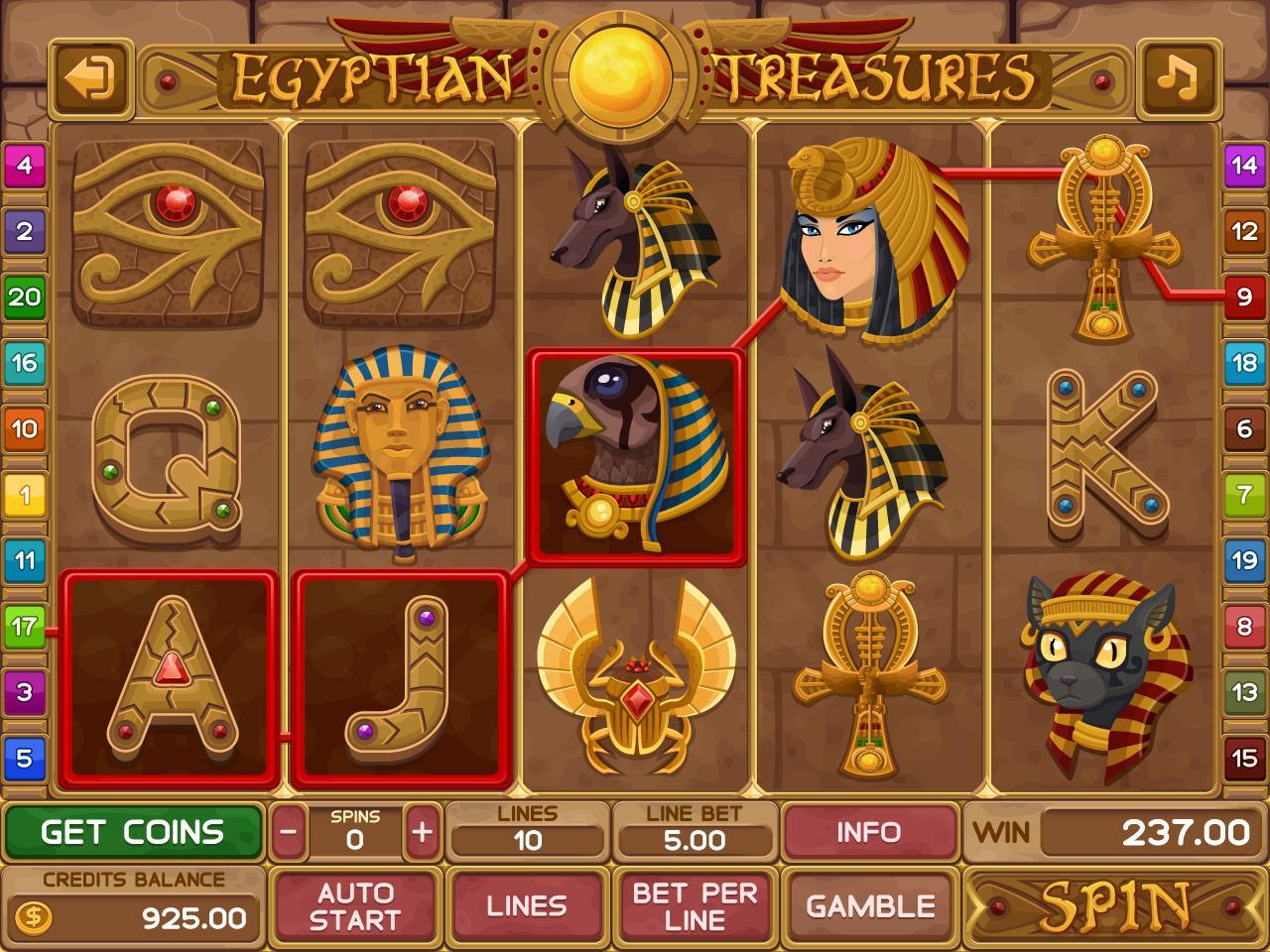
Task: Open the GAMBLE feature
Action: pos(870,905)
